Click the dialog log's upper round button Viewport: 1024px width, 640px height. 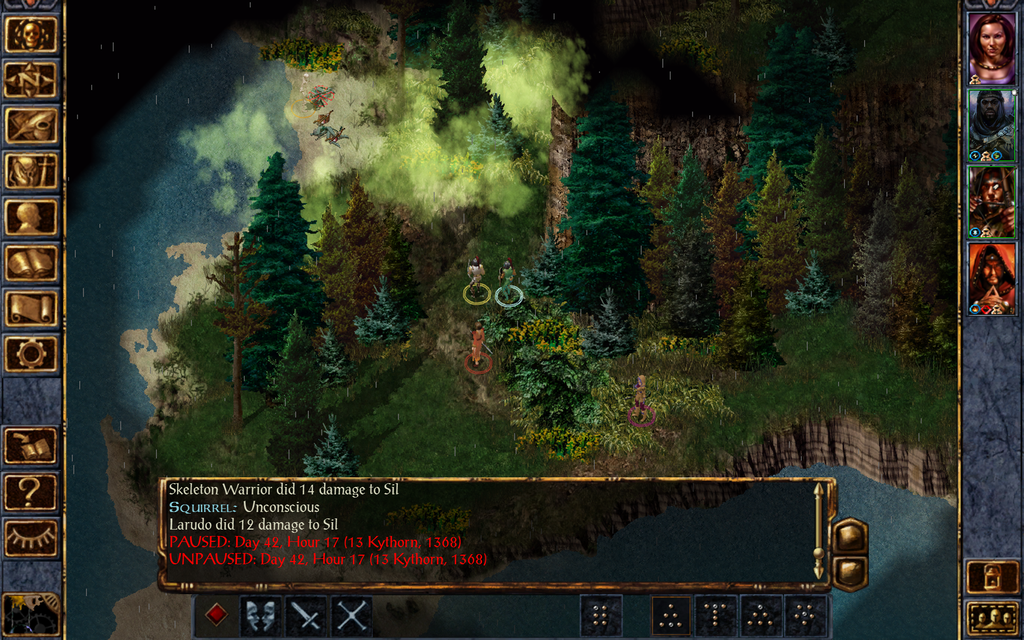[x=850, y=535]
